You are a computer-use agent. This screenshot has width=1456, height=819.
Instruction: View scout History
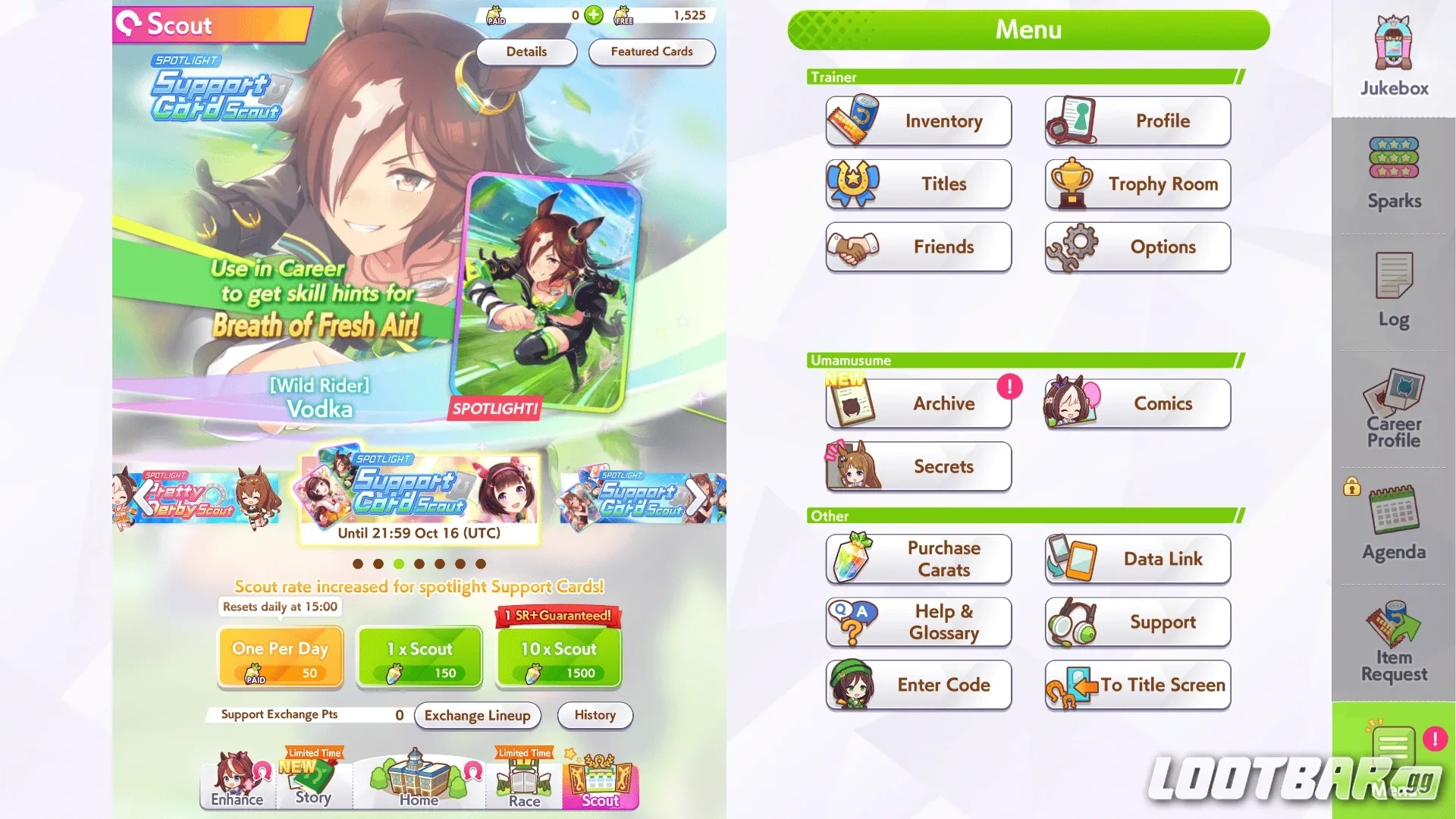tap(595, 715)
